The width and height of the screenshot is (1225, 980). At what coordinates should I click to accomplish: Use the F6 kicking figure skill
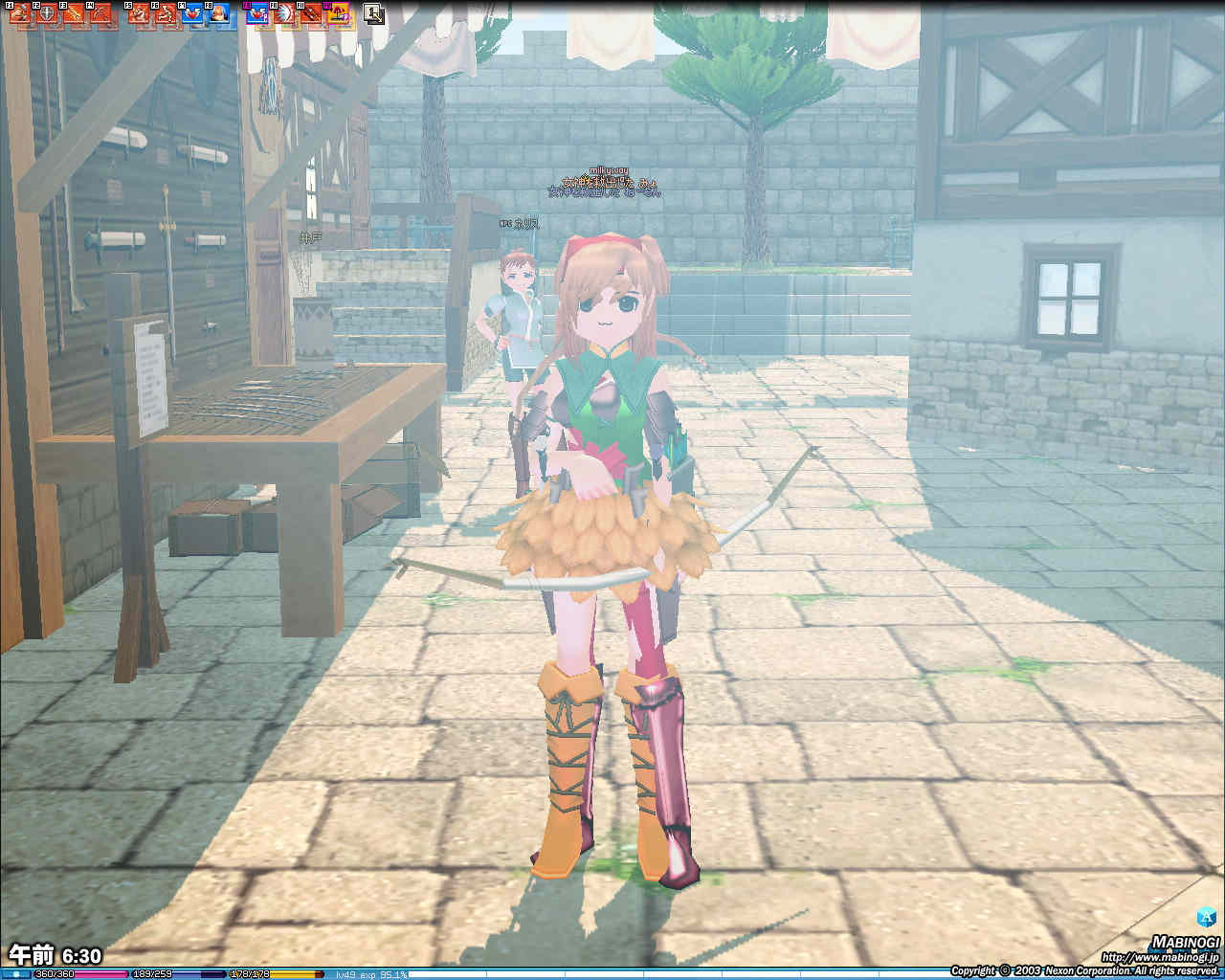pyautogui.click(x=166, y=13)
